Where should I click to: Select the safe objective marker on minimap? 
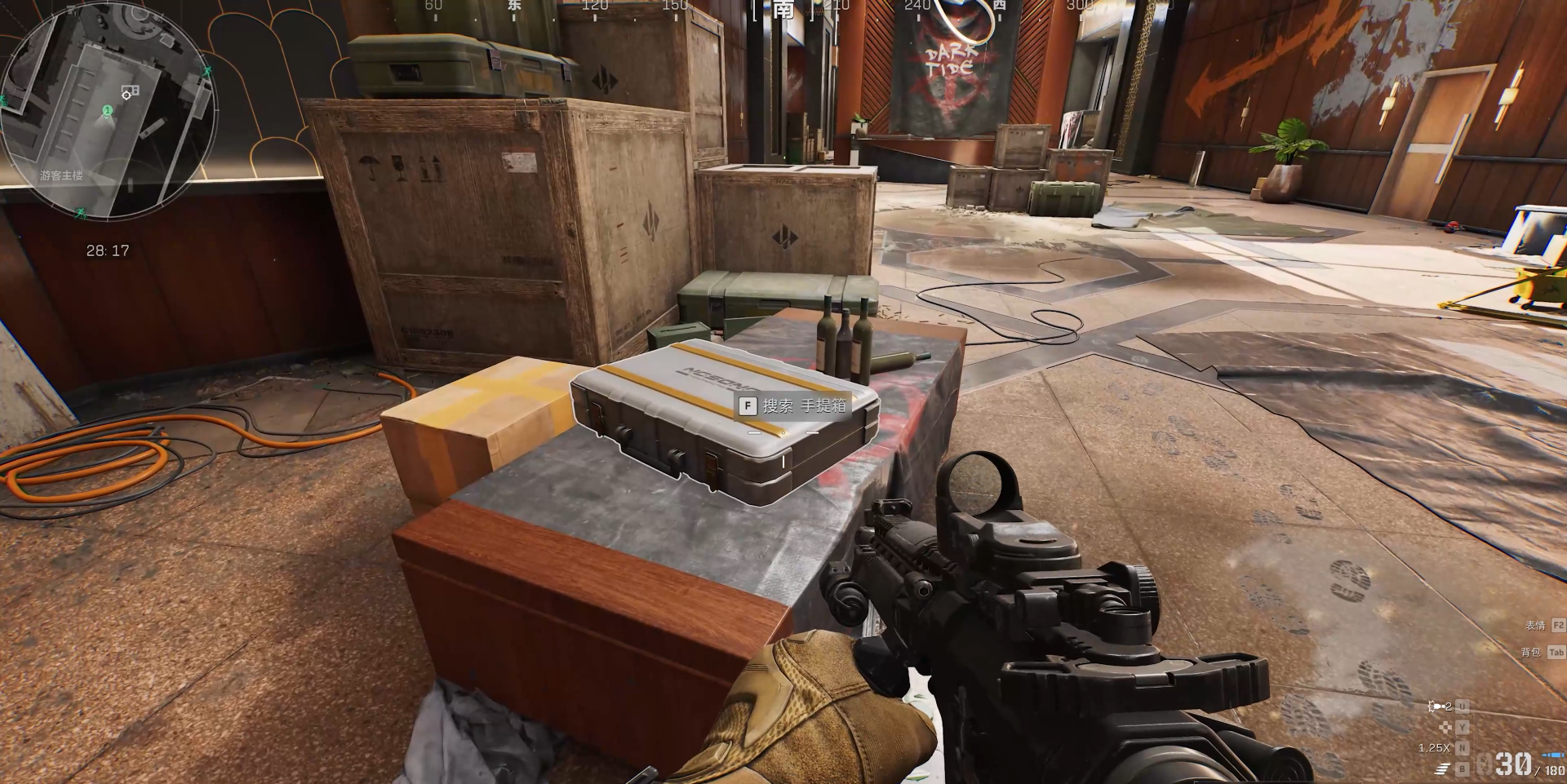(130, 91)
